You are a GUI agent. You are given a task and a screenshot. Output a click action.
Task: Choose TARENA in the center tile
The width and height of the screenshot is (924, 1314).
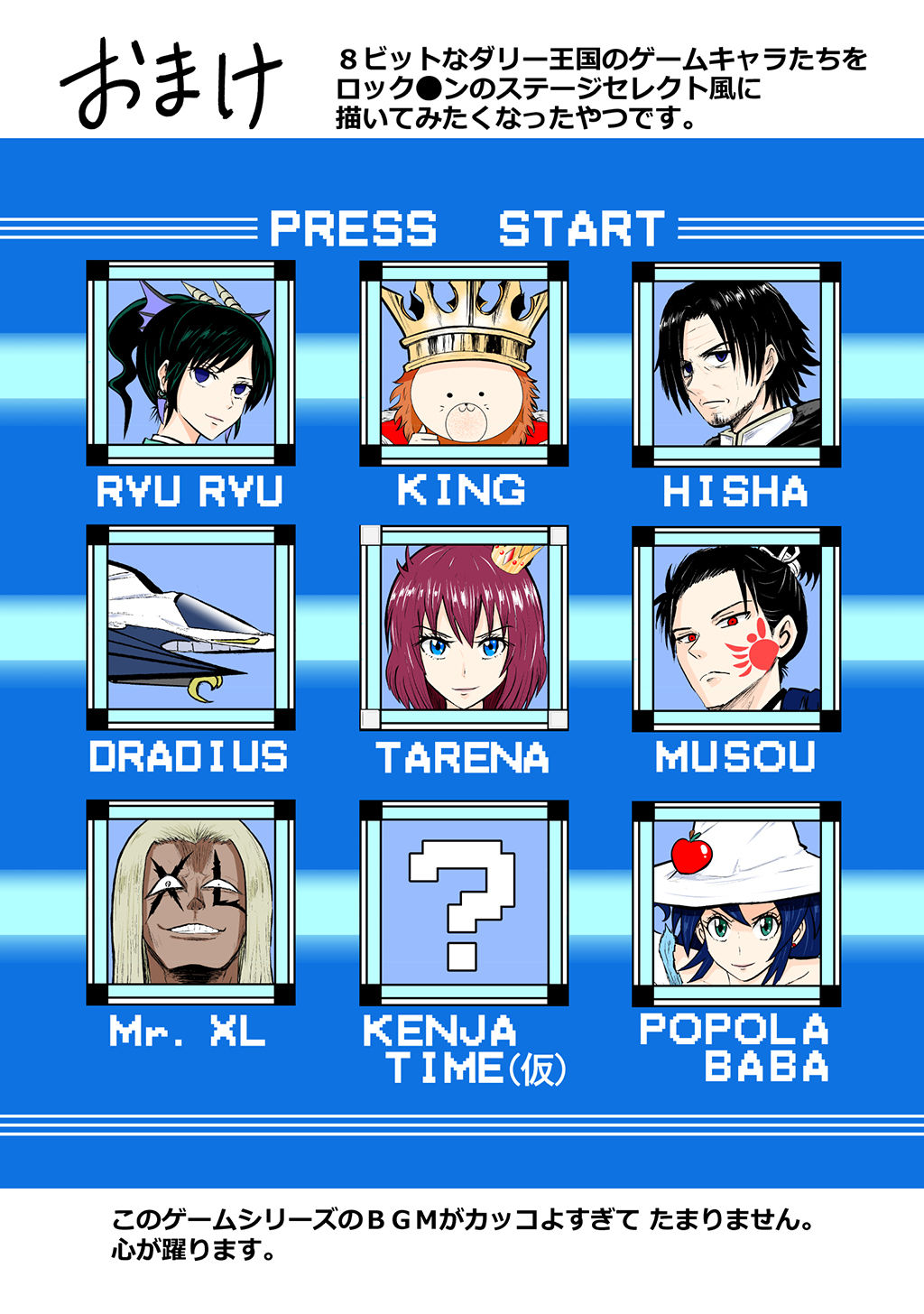tap(464, 628)
